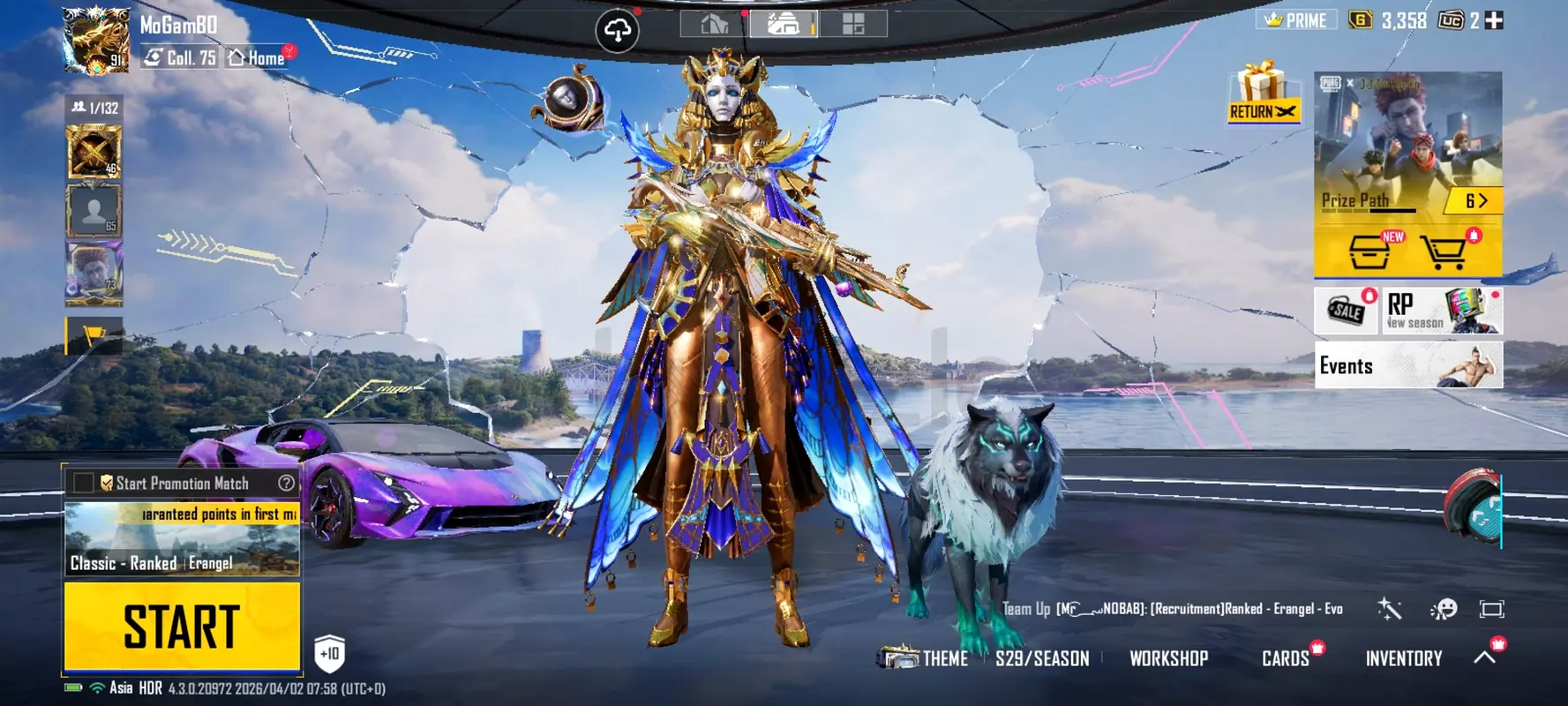This screenshot has height=706, width=1568.
Task: Open the S29 Season page
Action: click(x=1042, y=658)
